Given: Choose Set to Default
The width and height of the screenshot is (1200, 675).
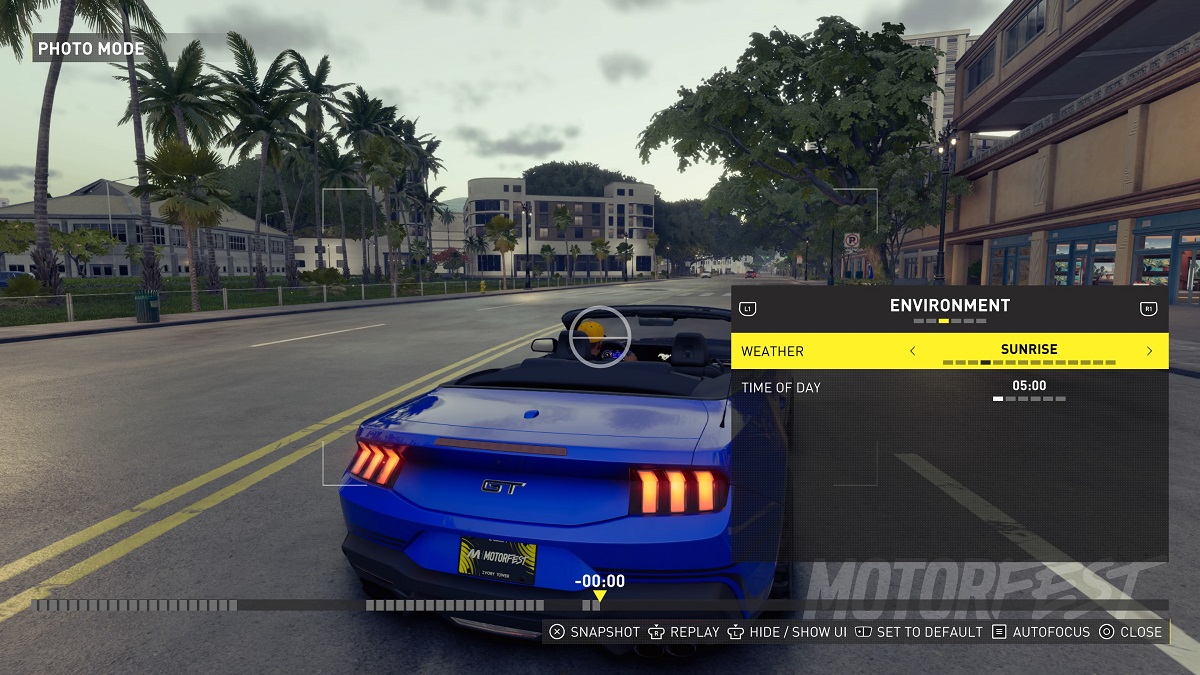Looking at the screenshot, I should [918, 632].
